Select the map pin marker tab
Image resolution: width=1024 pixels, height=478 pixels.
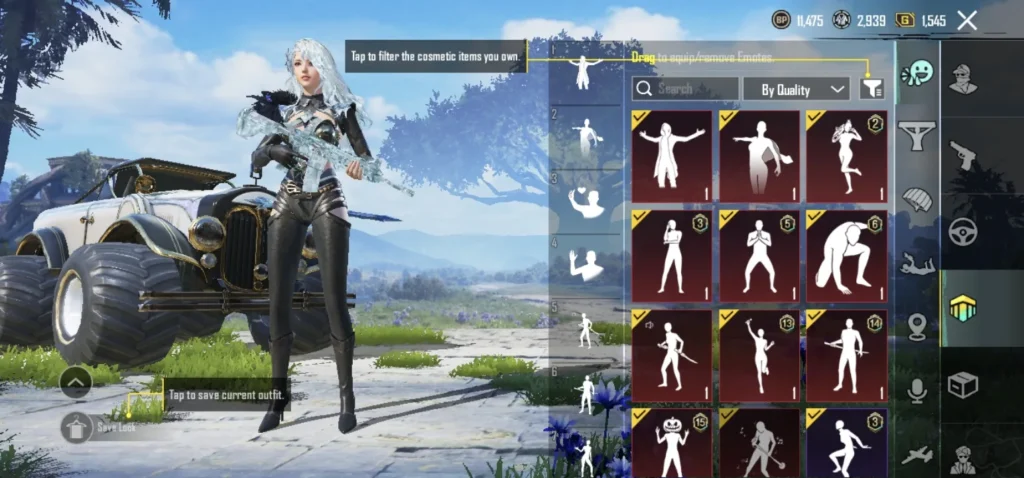916,327
